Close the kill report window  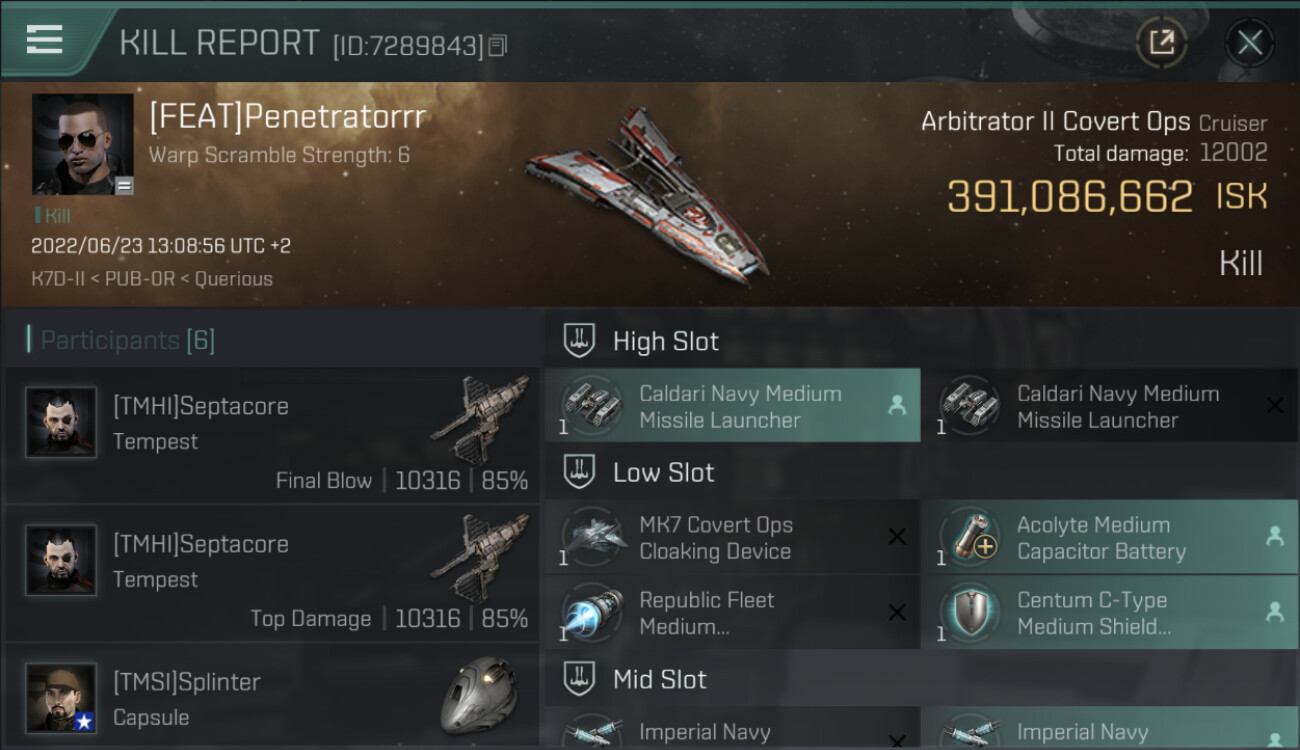tap(1249, 43)
